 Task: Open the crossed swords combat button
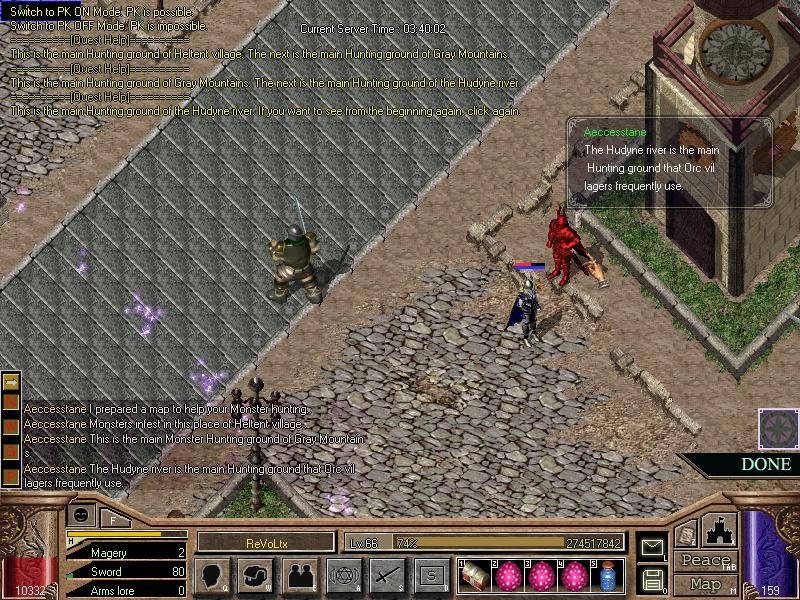point(386,575)
